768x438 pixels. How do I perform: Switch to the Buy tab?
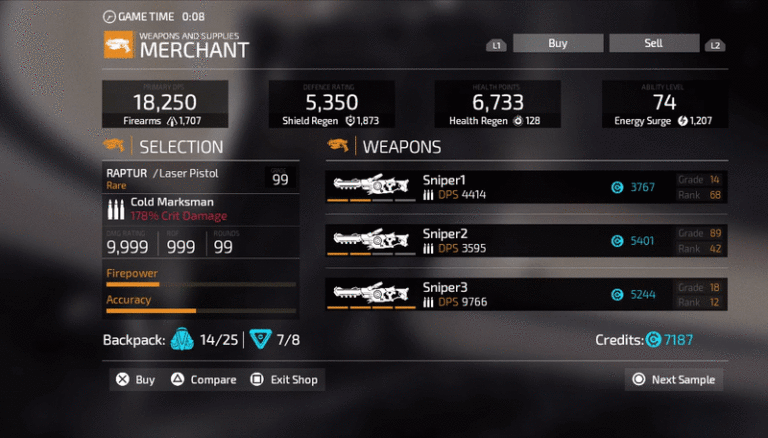(x=558, y=44)
